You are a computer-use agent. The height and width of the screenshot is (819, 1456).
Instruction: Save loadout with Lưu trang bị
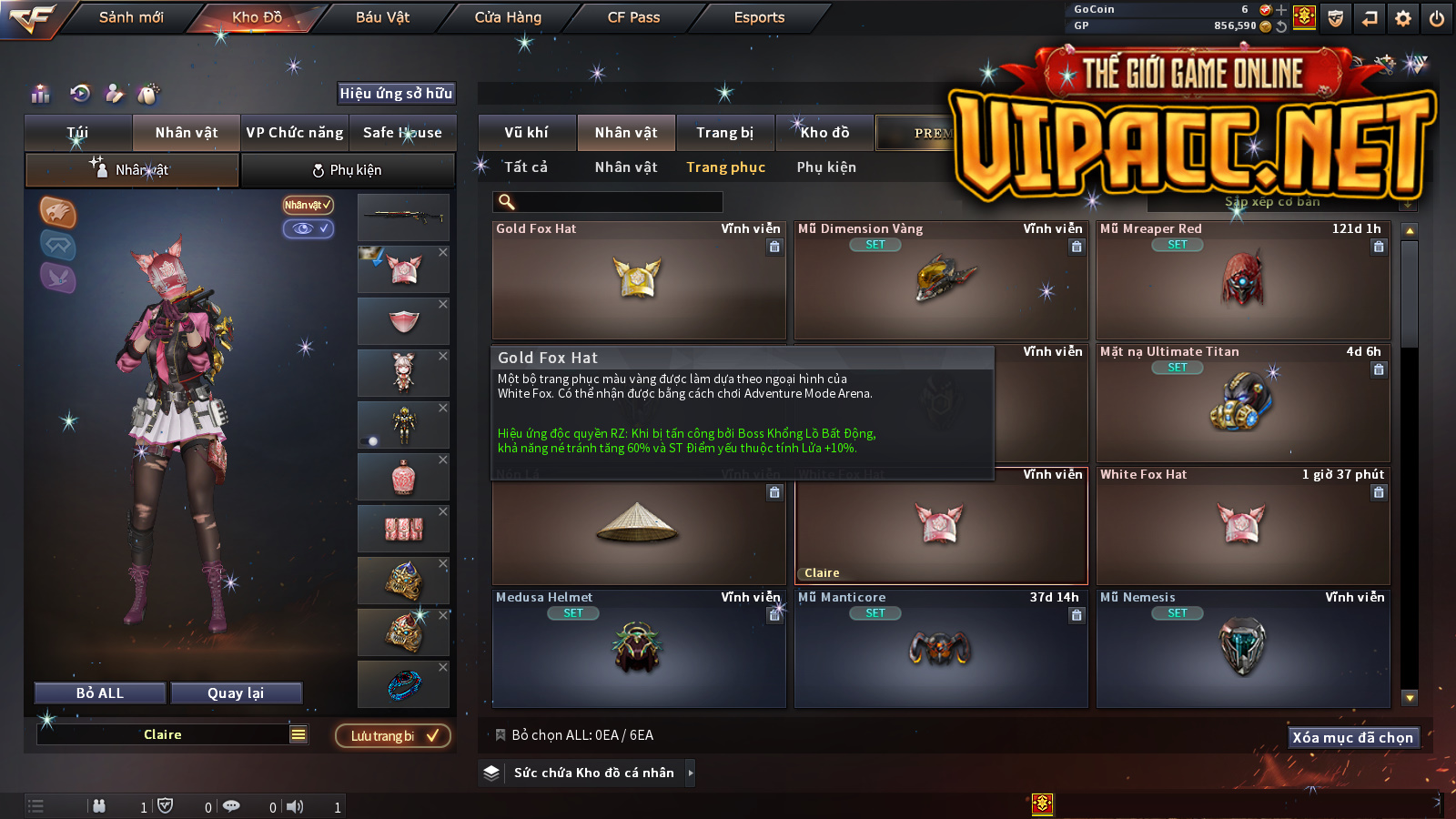tap(393, 736)
